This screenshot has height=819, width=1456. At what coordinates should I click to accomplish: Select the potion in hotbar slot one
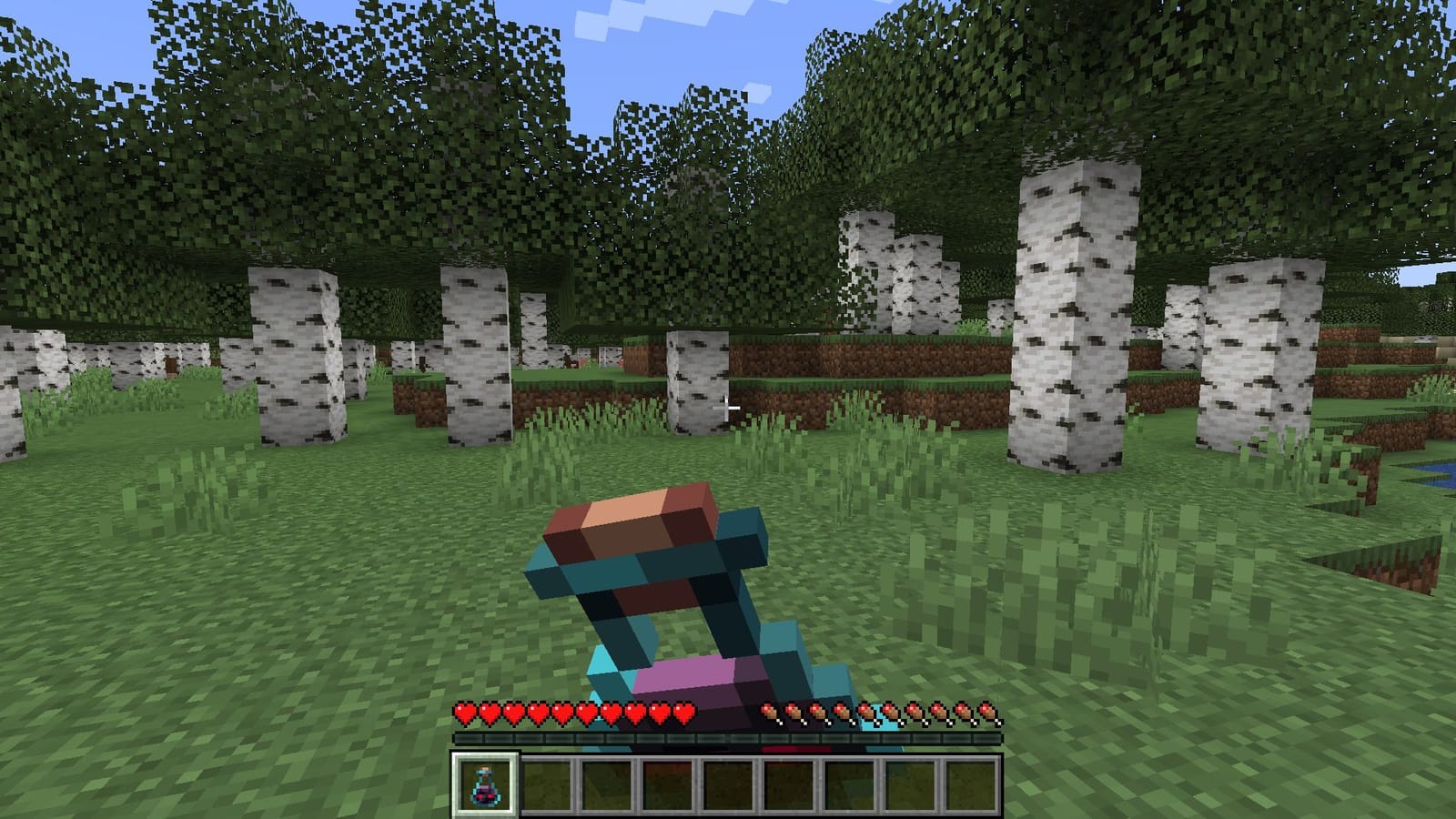pos(485,785)
